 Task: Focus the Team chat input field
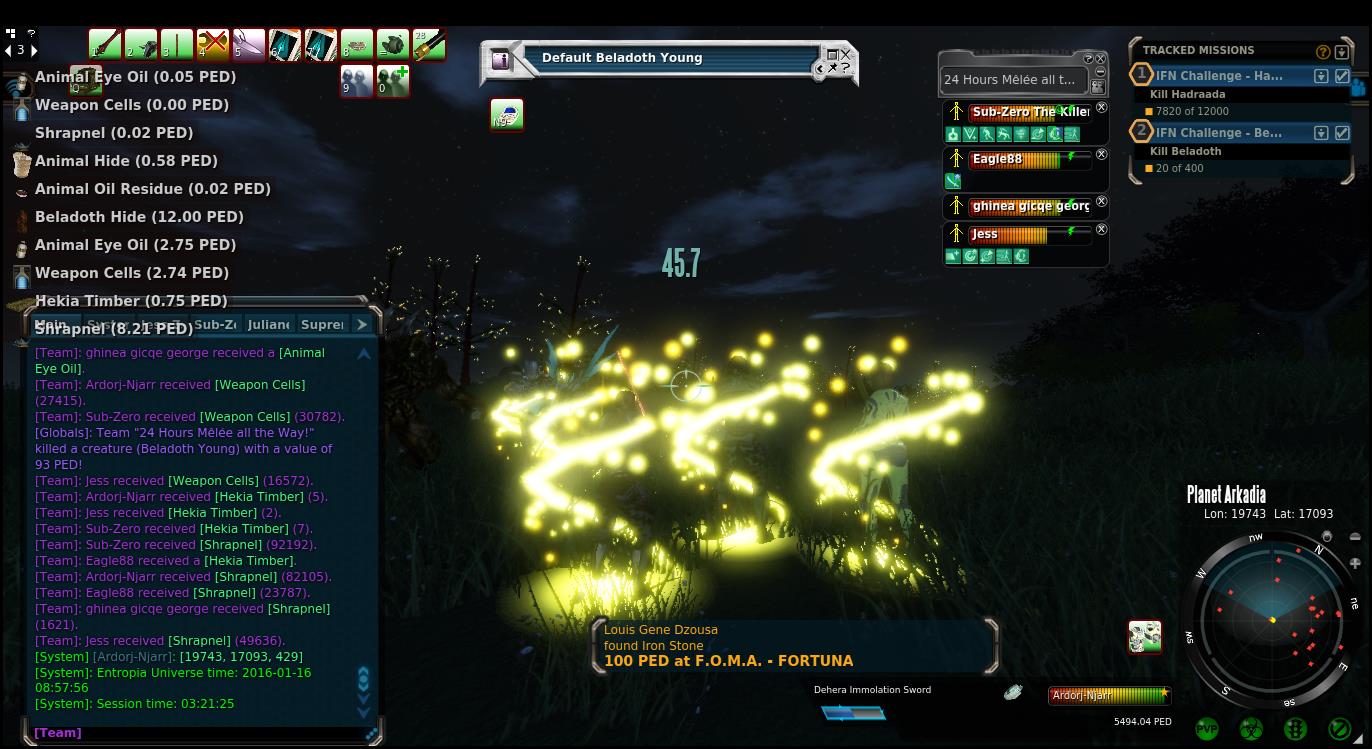pyautogui.click(x=200, y=733)
